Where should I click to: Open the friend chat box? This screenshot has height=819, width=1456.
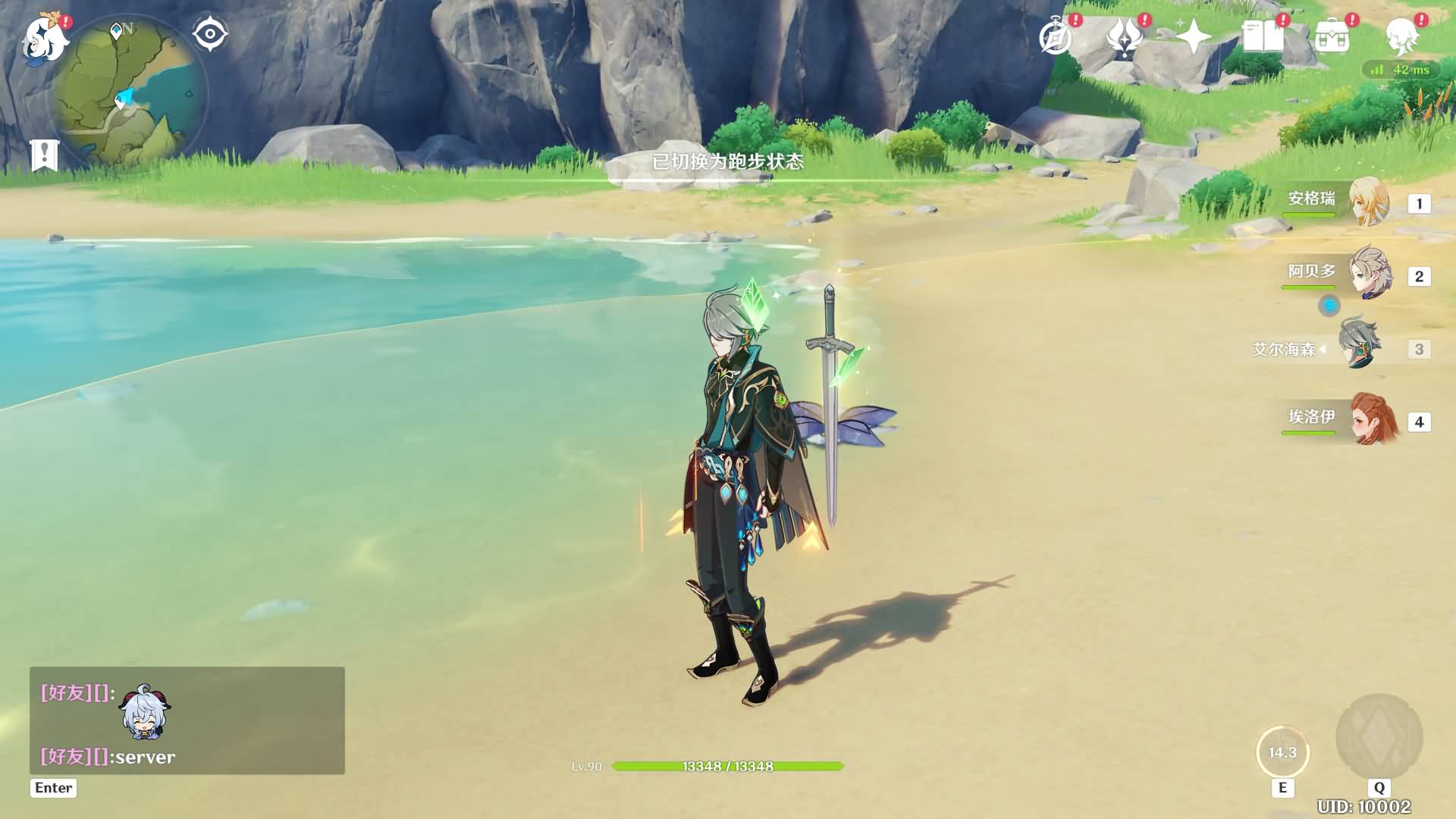coord(187,720)
